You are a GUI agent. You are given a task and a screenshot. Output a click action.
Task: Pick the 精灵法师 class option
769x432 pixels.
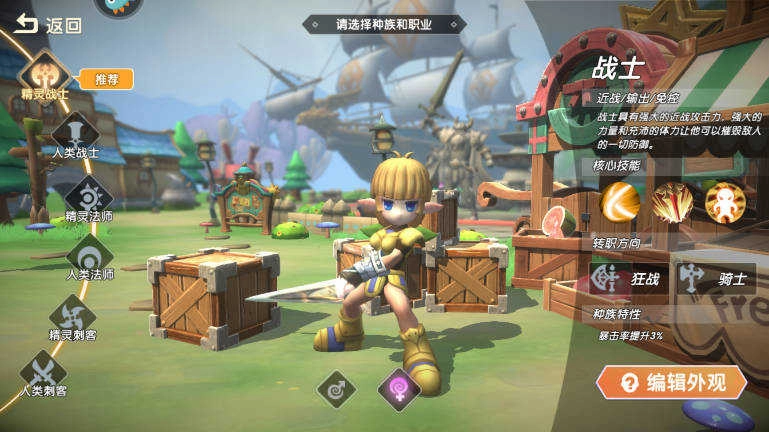point(89,193)
